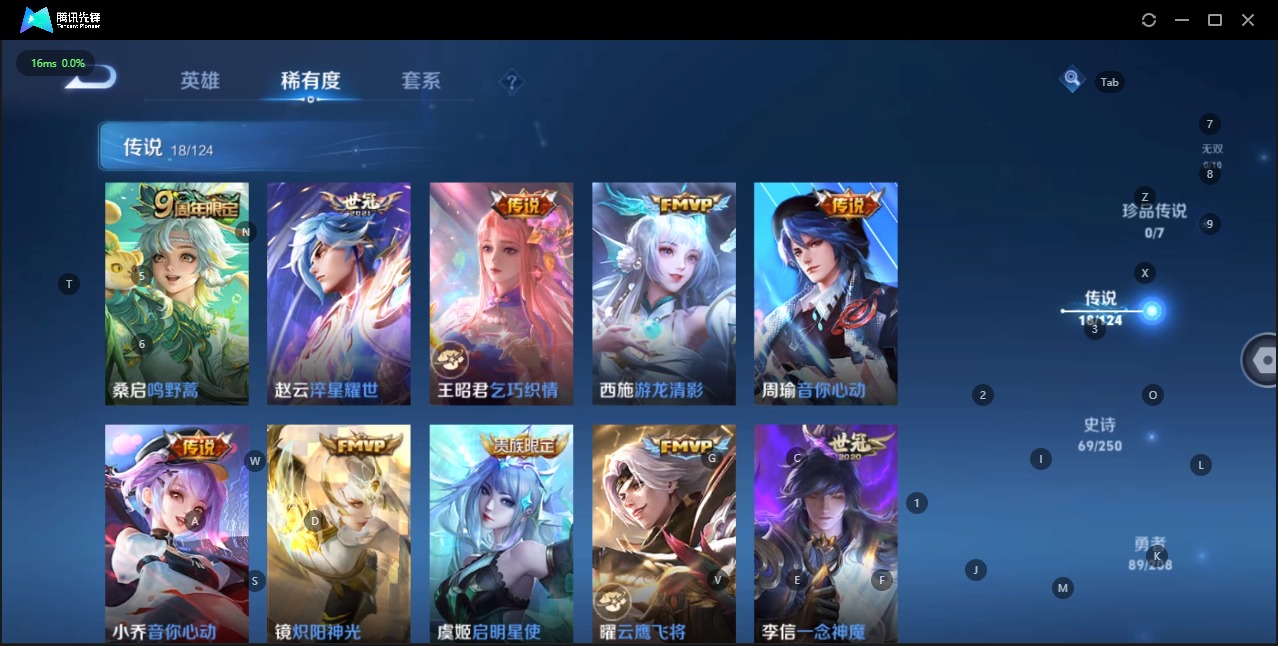Click the question mark help icon

(x=512, y=82)
